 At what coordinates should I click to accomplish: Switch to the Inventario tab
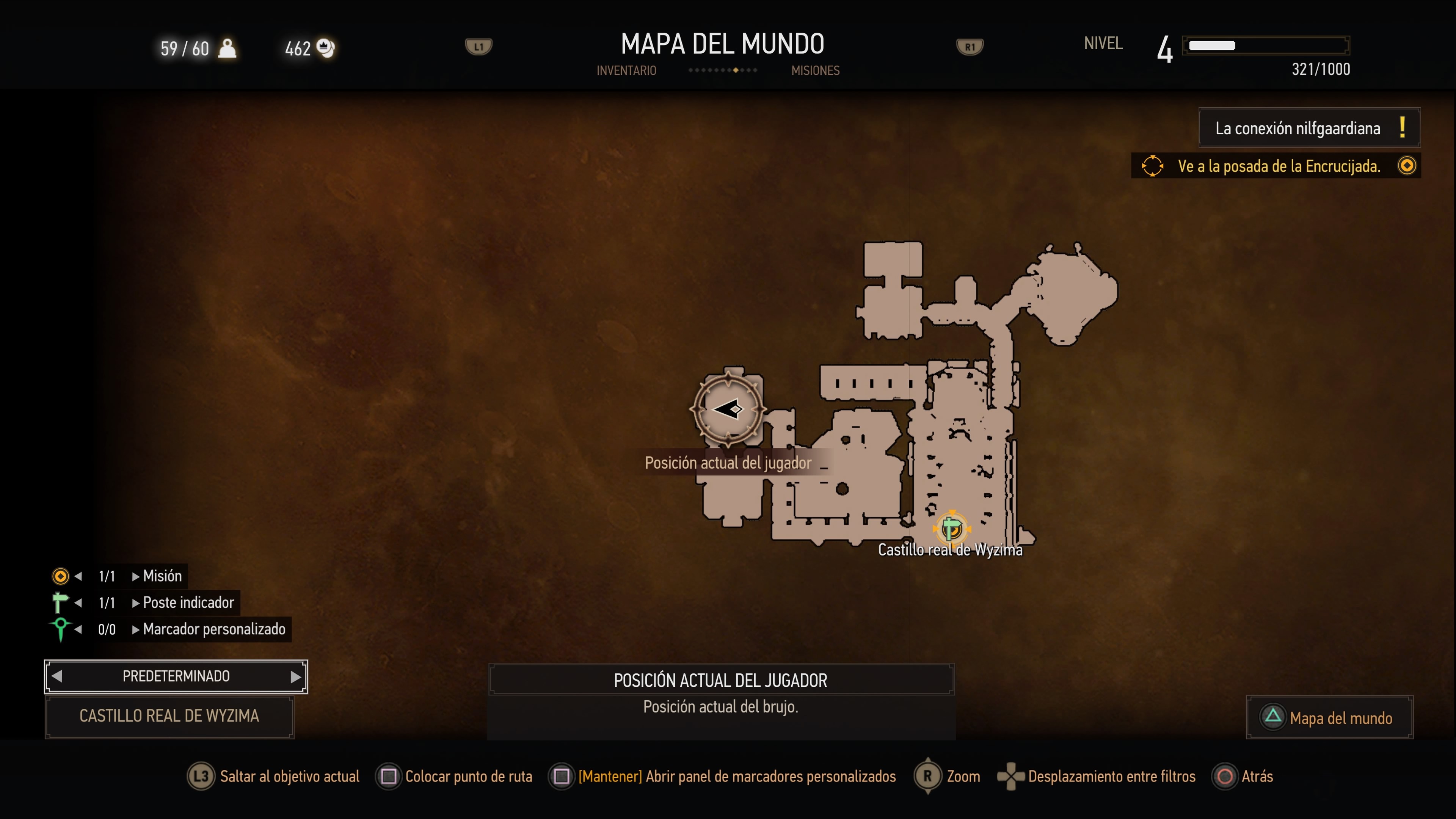(x=626, y=71)
